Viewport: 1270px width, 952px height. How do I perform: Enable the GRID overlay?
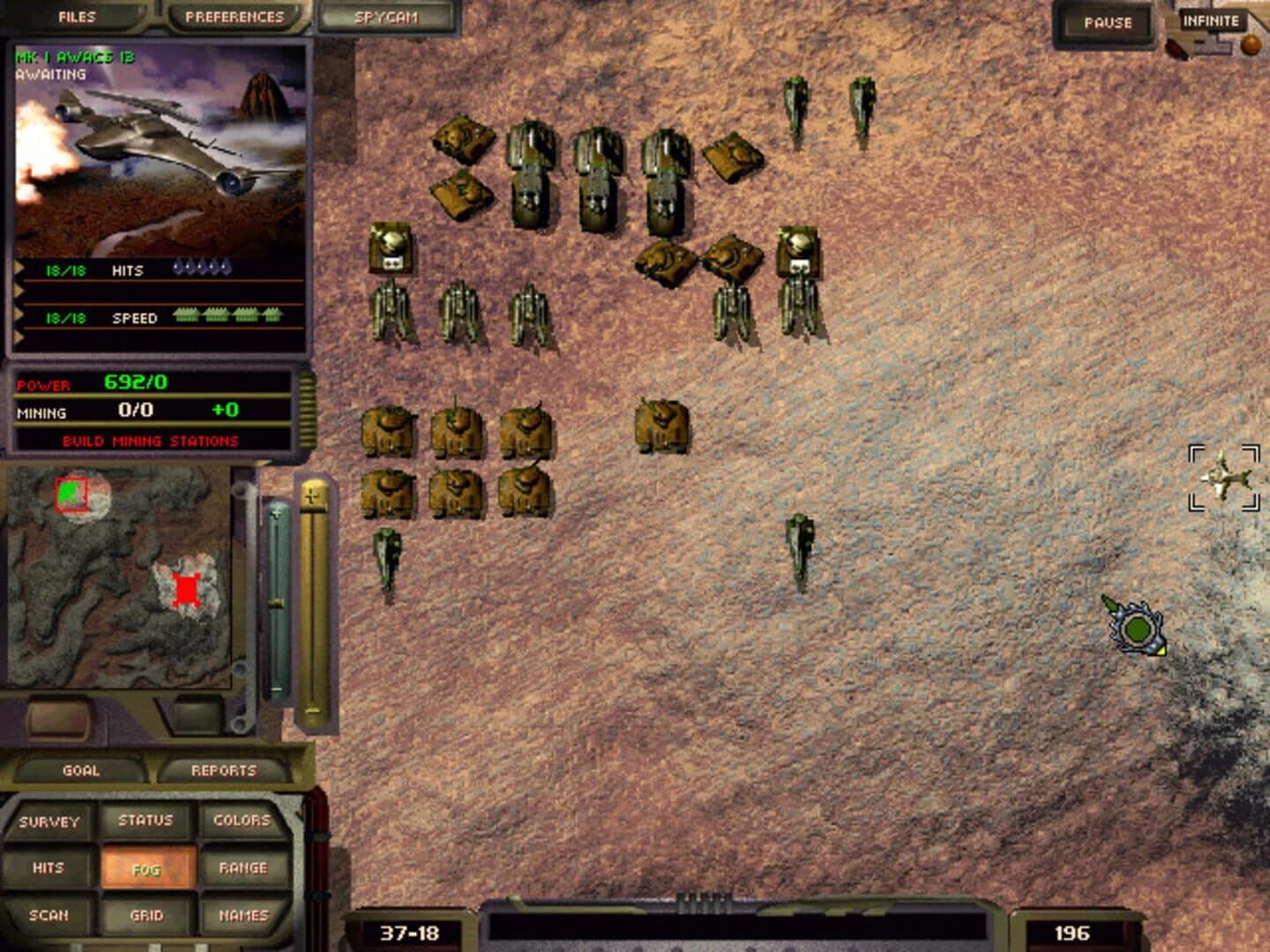click(146, 915)
